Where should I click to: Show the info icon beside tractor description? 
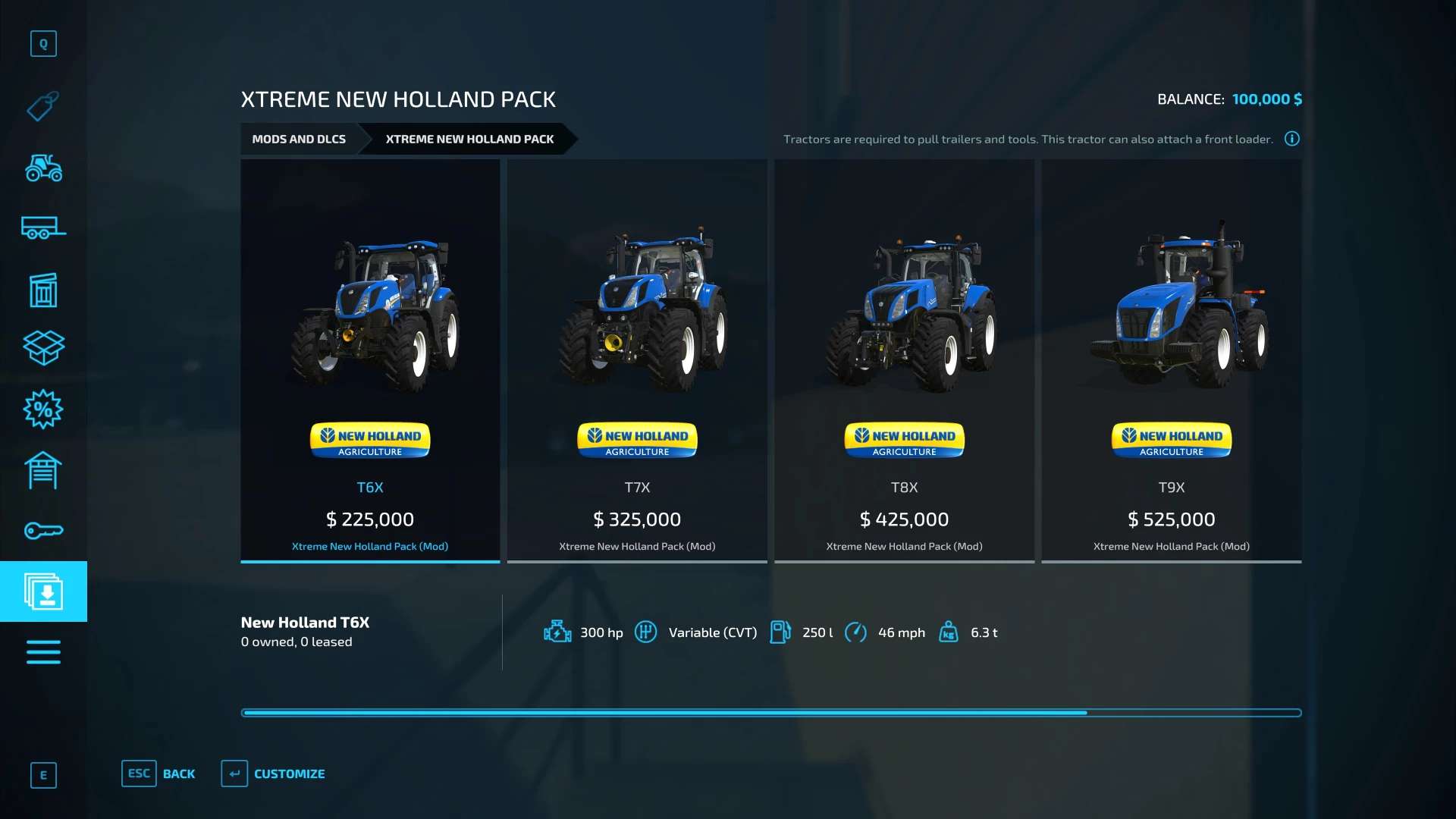coord(1291,139)
